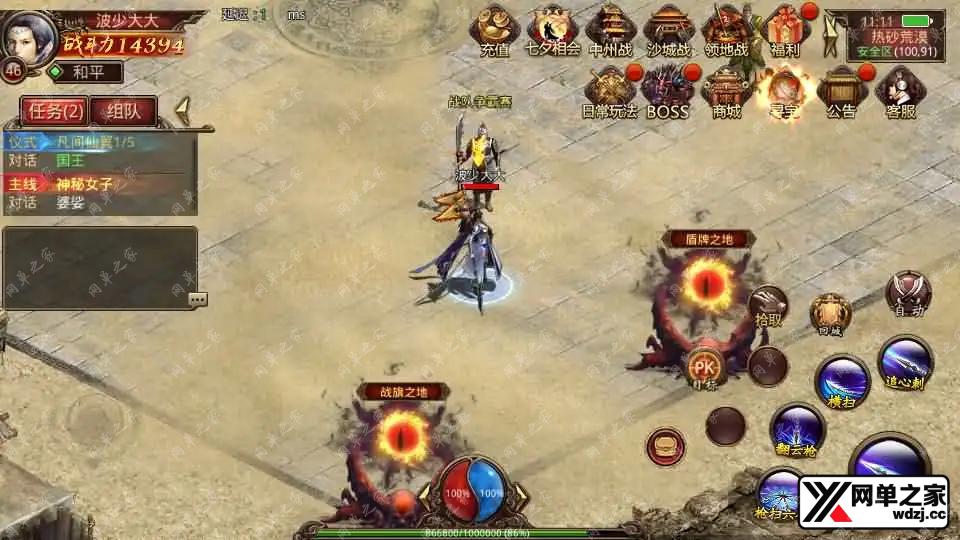Read the 公告 announcements
This screenshot has width=960, height=540.
point(841,91)
